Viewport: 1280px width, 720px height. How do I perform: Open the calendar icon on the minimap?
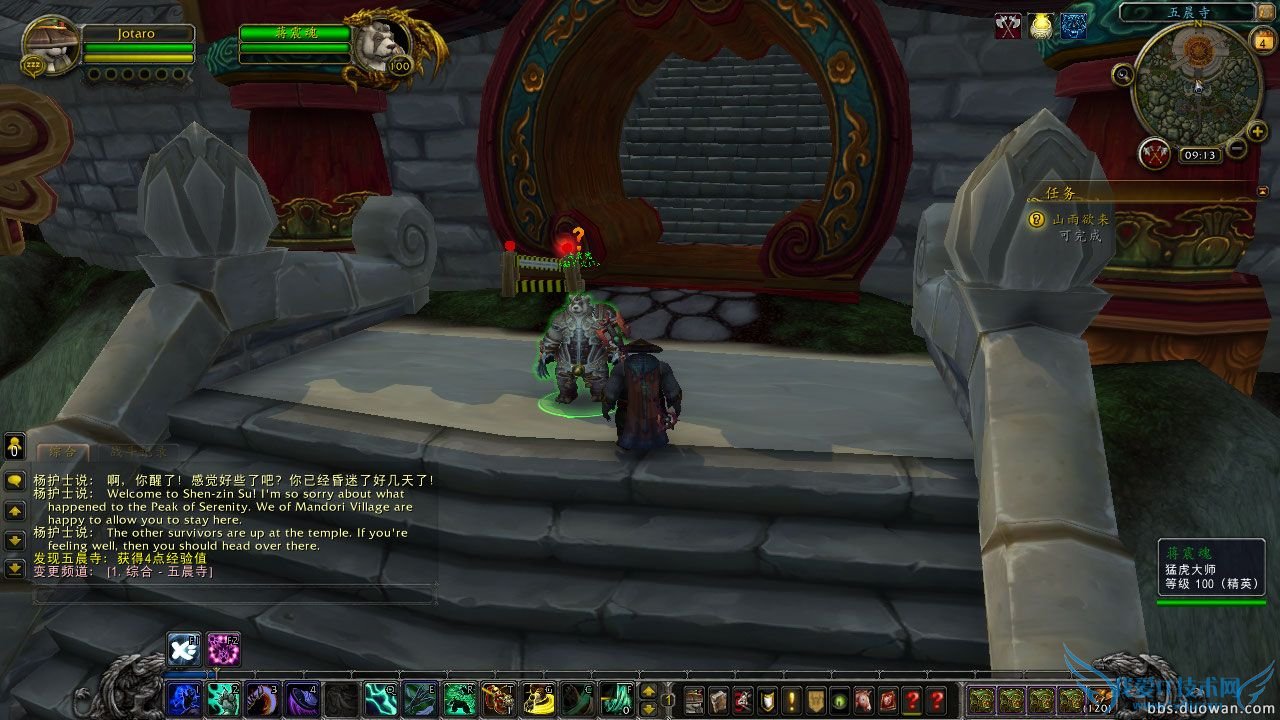click(1264, 43)
